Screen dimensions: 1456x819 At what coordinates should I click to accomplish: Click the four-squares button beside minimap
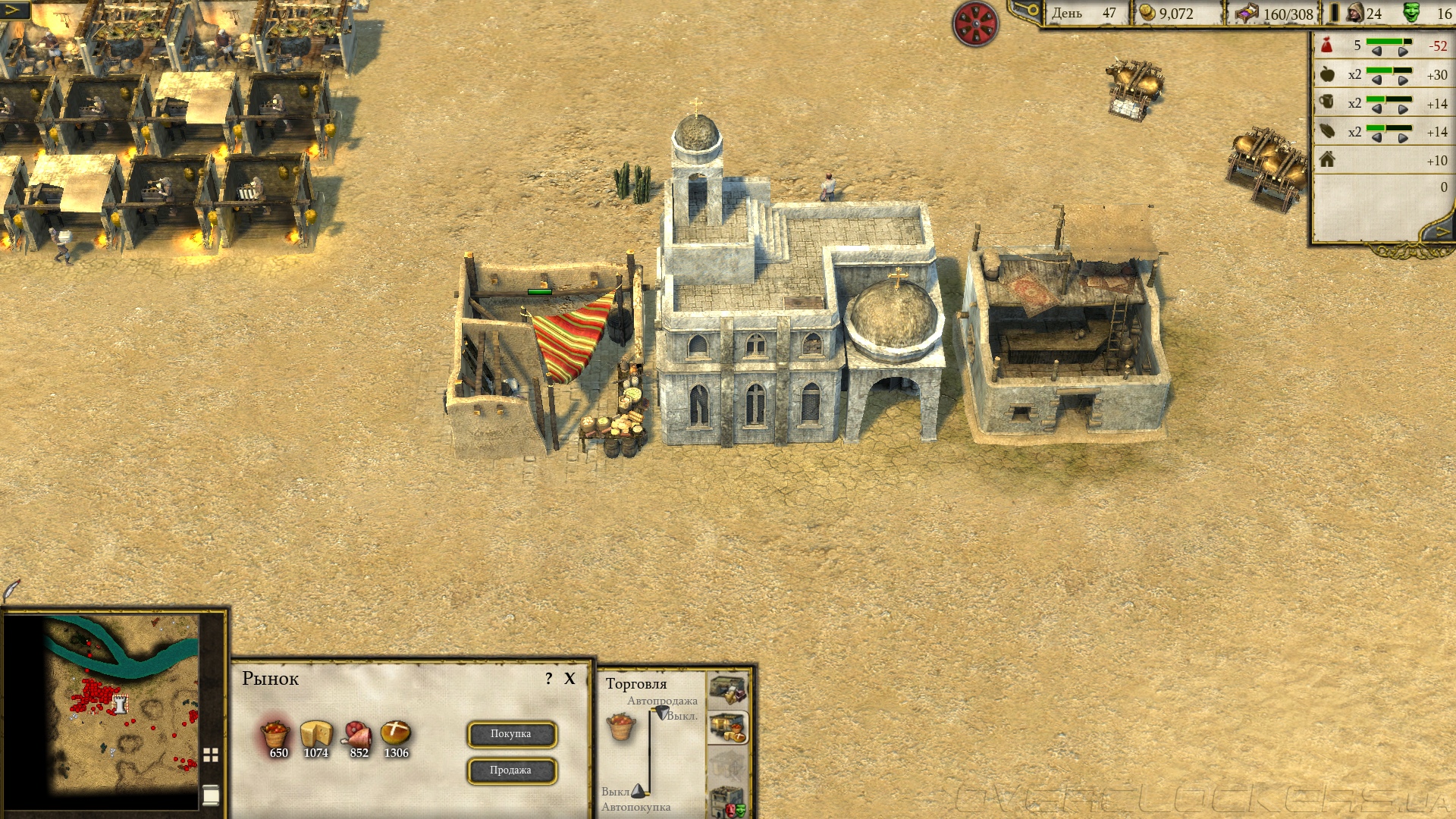point(211,755)
